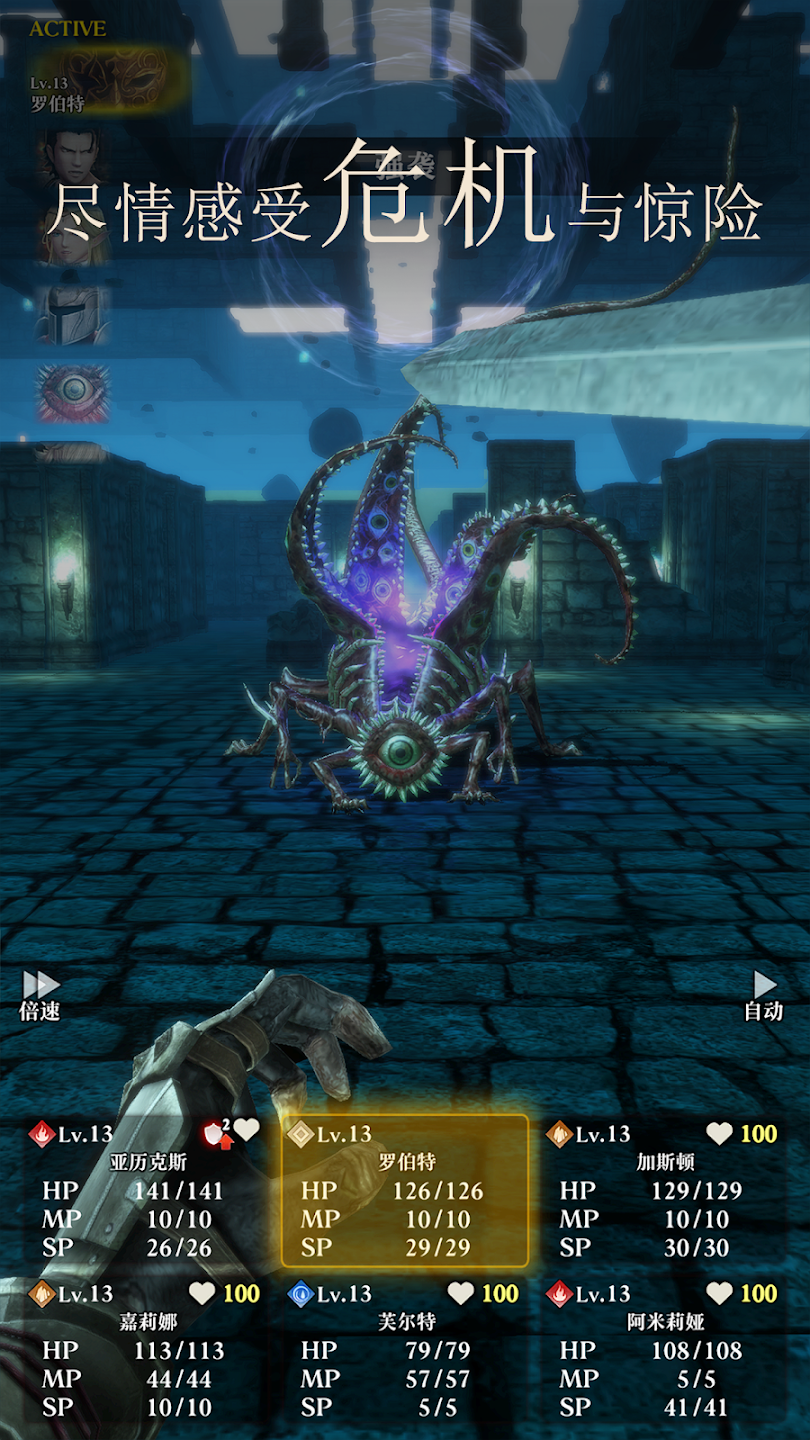This screenshot has height=1440, width=810.
Task: Click the active masked 罗伯特 turn portrait
Action: coord(108,79)
